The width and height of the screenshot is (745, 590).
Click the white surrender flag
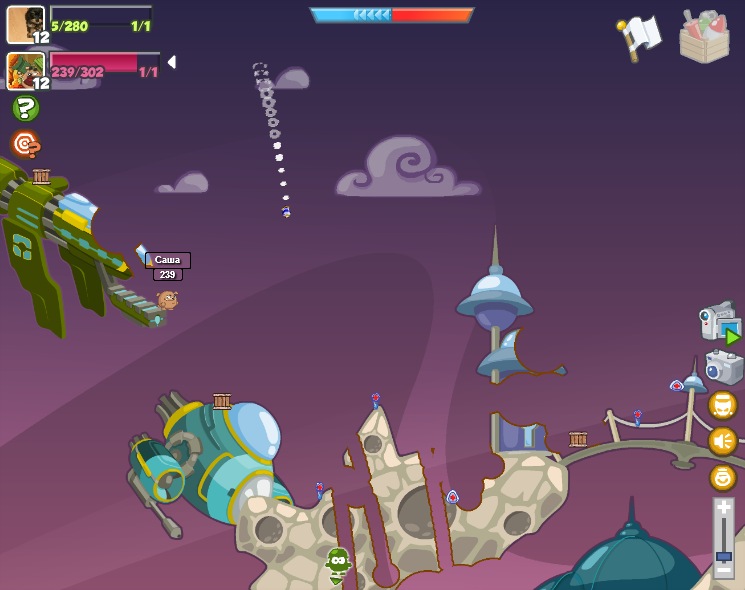641,36
